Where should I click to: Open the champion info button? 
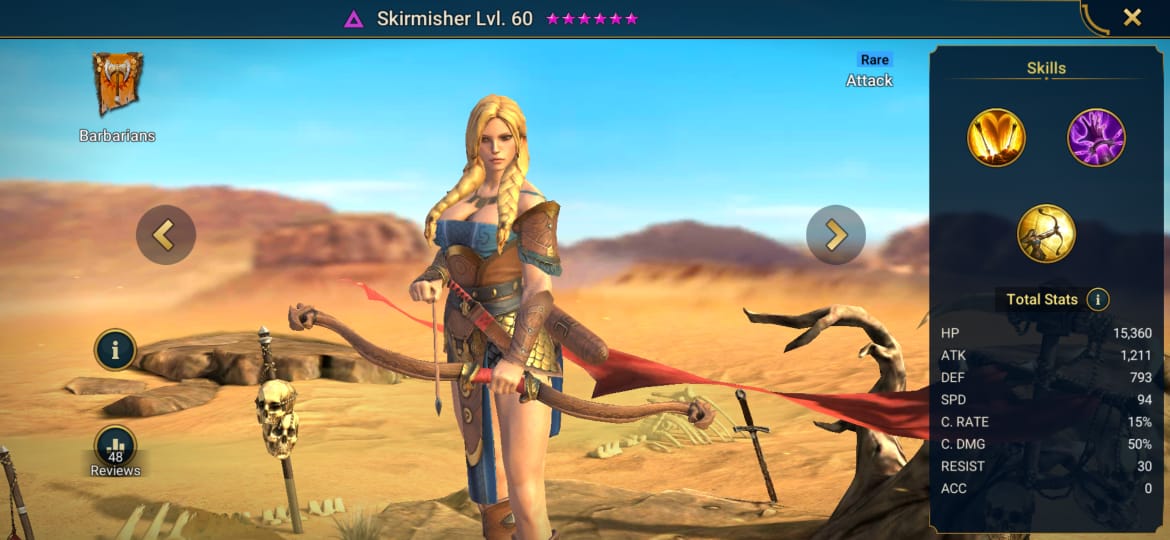click(116, 350)
